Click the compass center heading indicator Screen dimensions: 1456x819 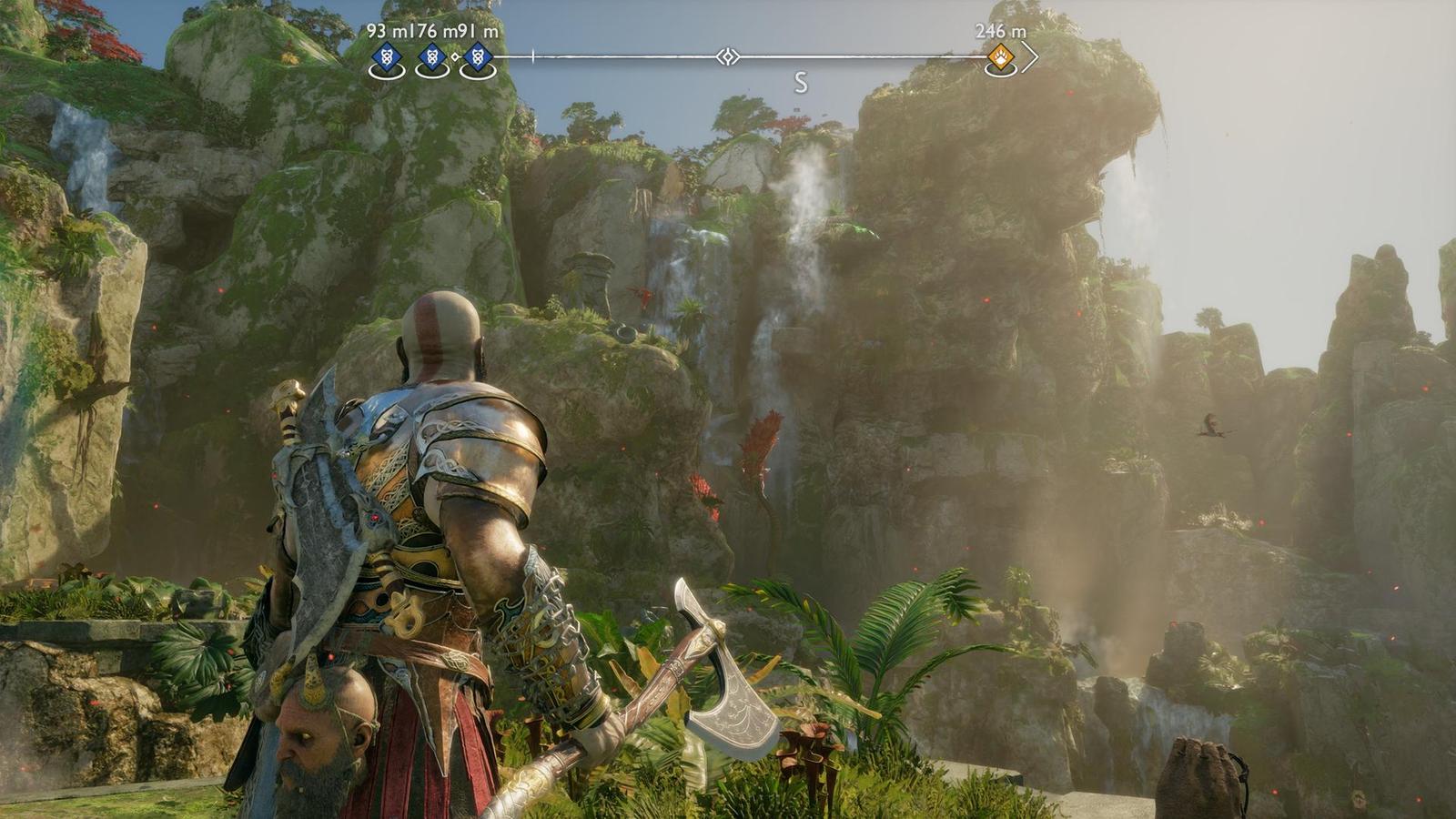(726, 57)
